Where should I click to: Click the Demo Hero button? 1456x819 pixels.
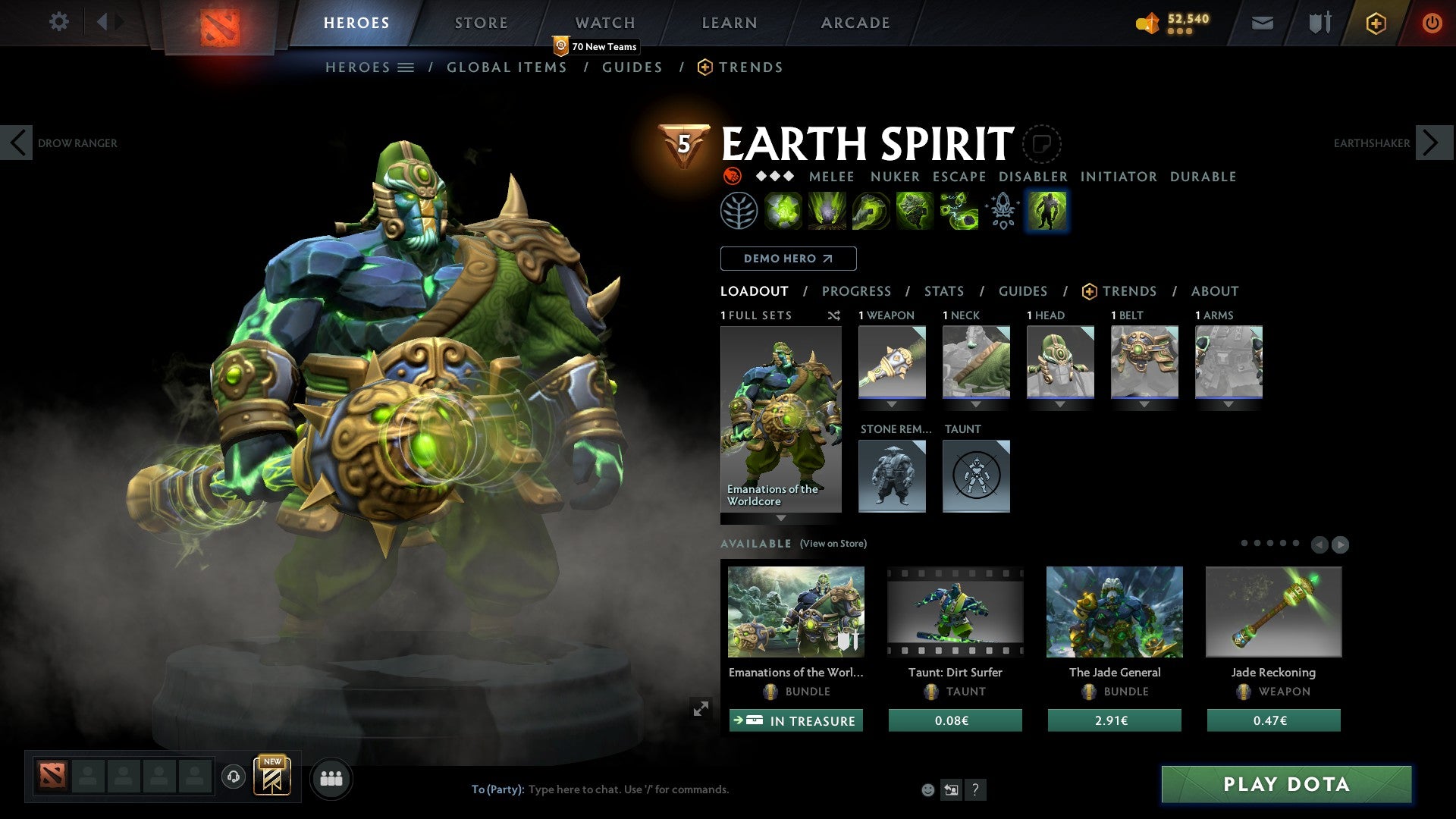pyautogui.click(x=788, y=259)
